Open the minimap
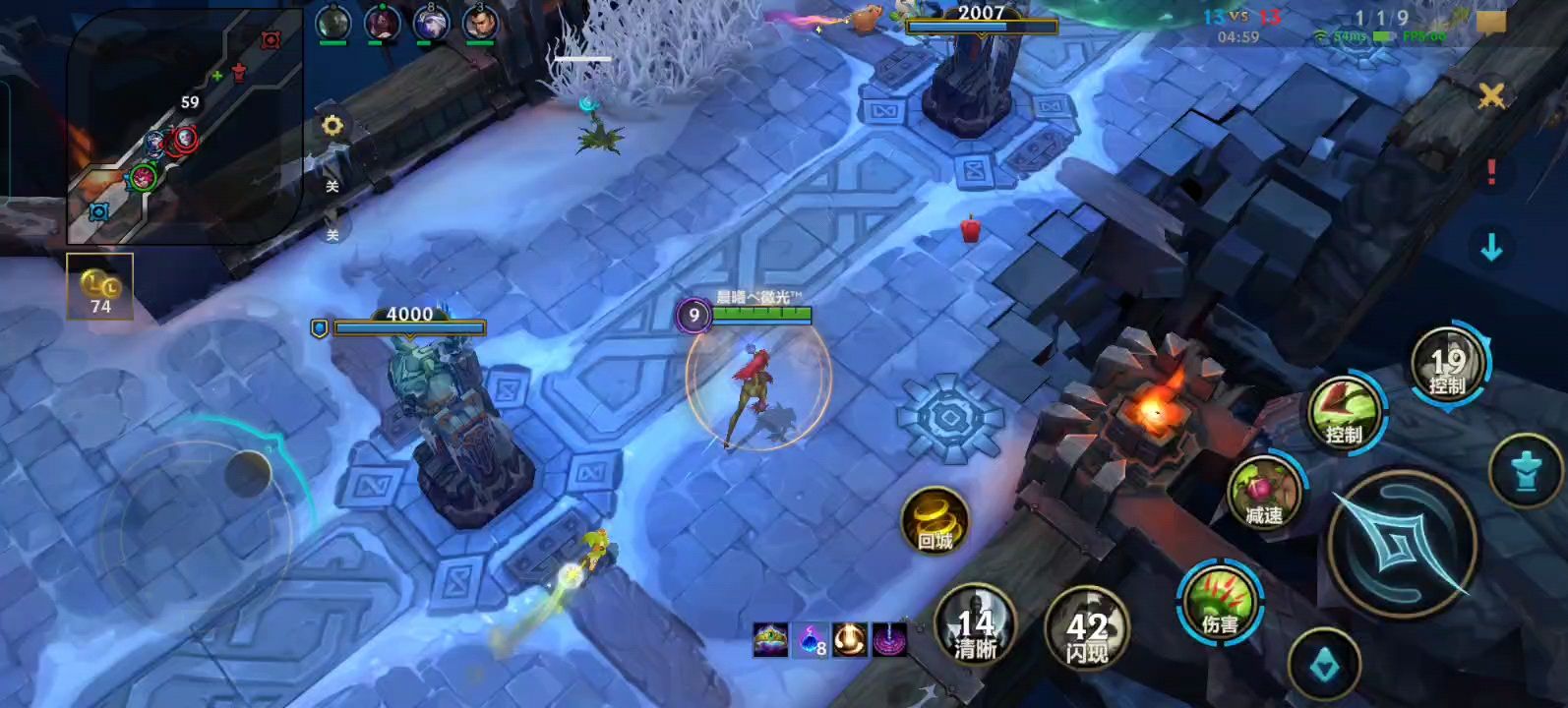Viewport: 1568px width, 708px height. tap(184, 126)
